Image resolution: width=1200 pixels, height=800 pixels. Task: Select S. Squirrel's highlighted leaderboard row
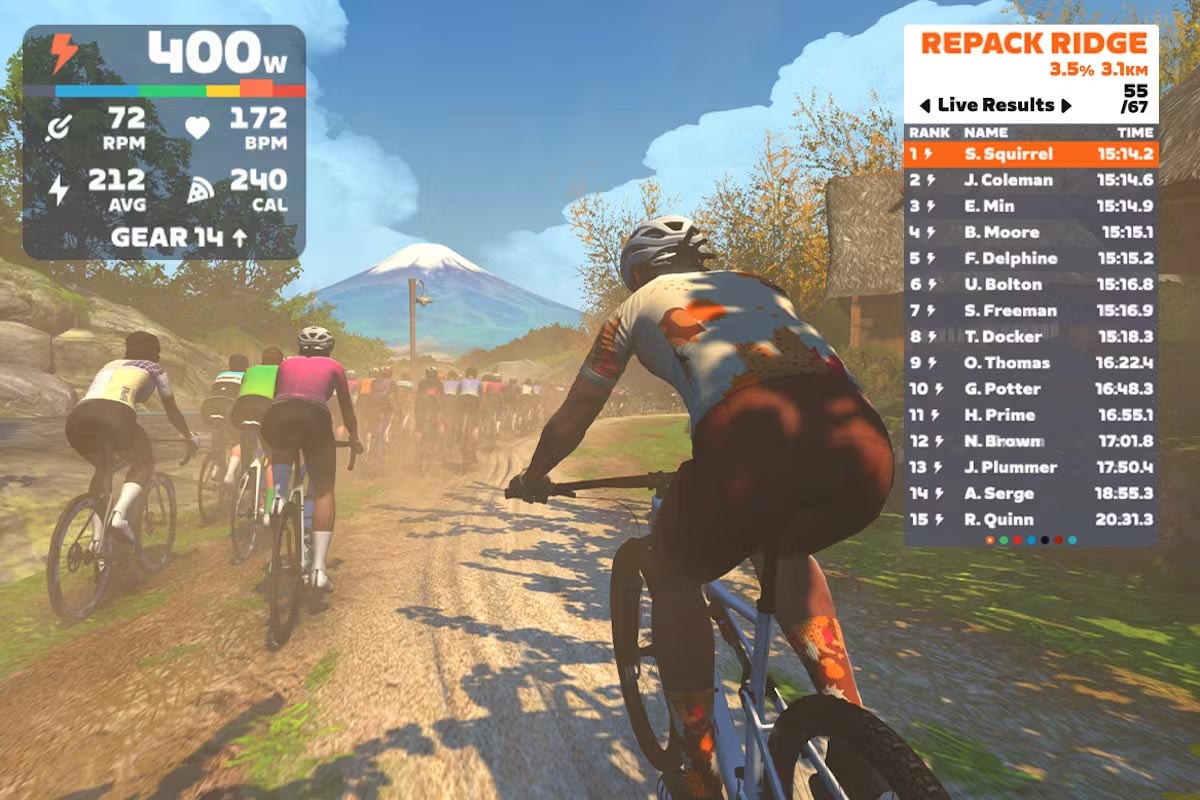click(1030, 154)
